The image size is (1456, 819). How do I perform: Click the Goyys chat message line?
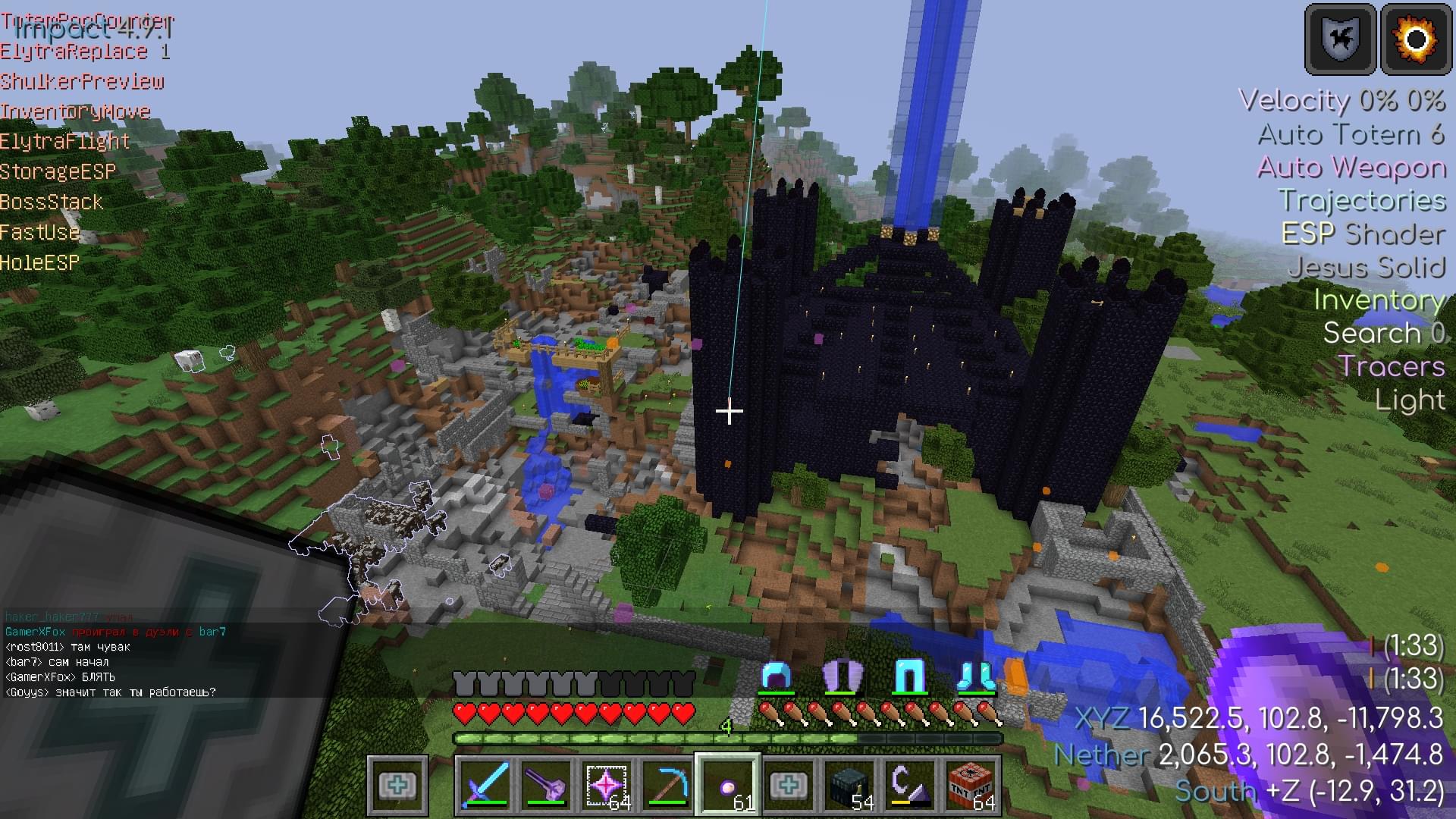coord(111,692)
